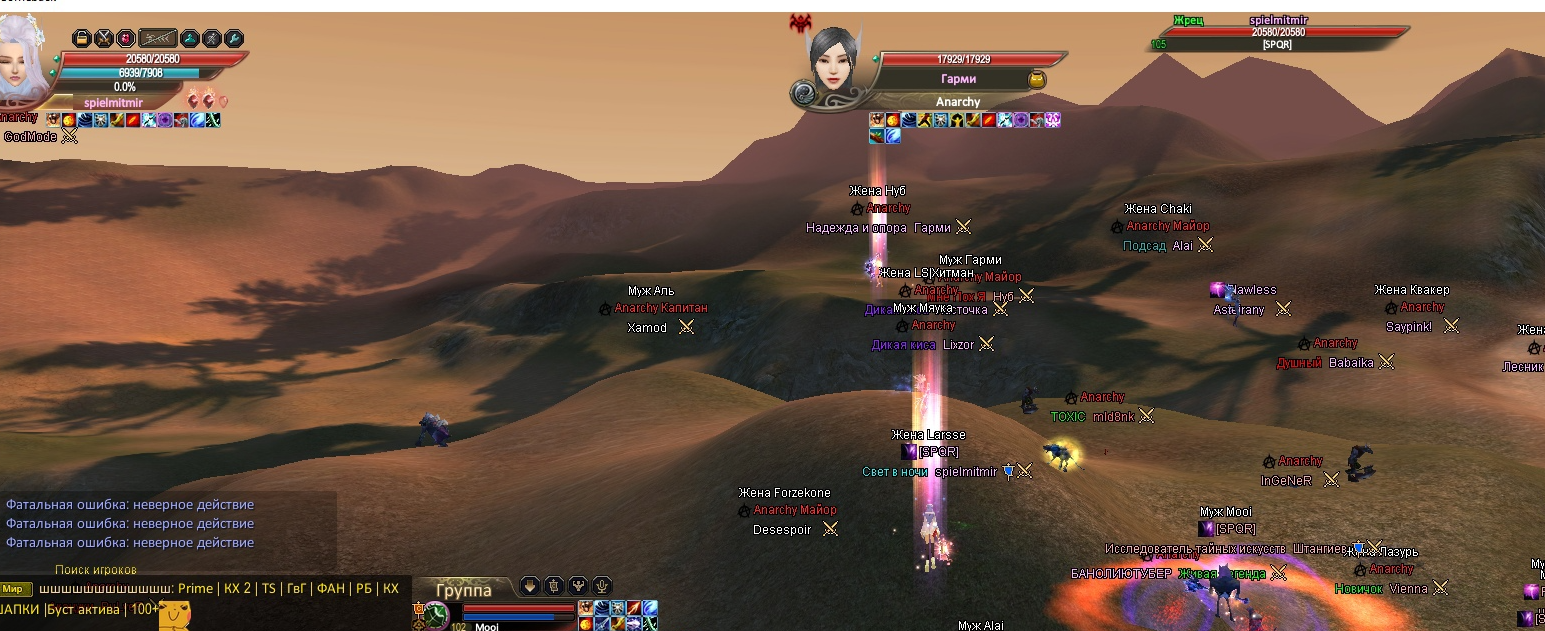Viewport: 1545px width, 631px height.
Task: Click the yellow cat sticker in chat
Action: point(175,615)
